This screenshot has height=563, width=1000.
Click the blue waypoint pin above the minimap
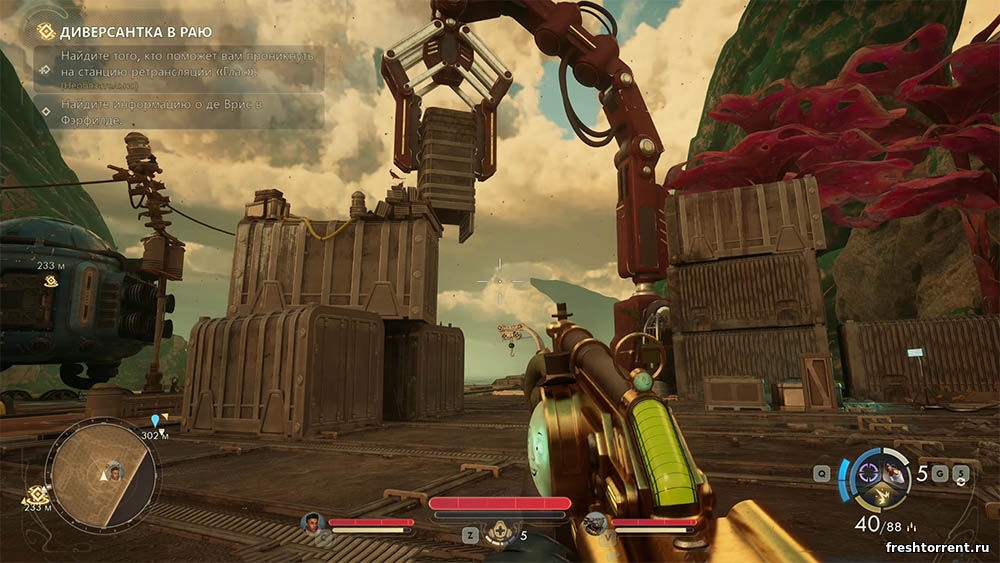pyautogui.click(x=155, y=421)
